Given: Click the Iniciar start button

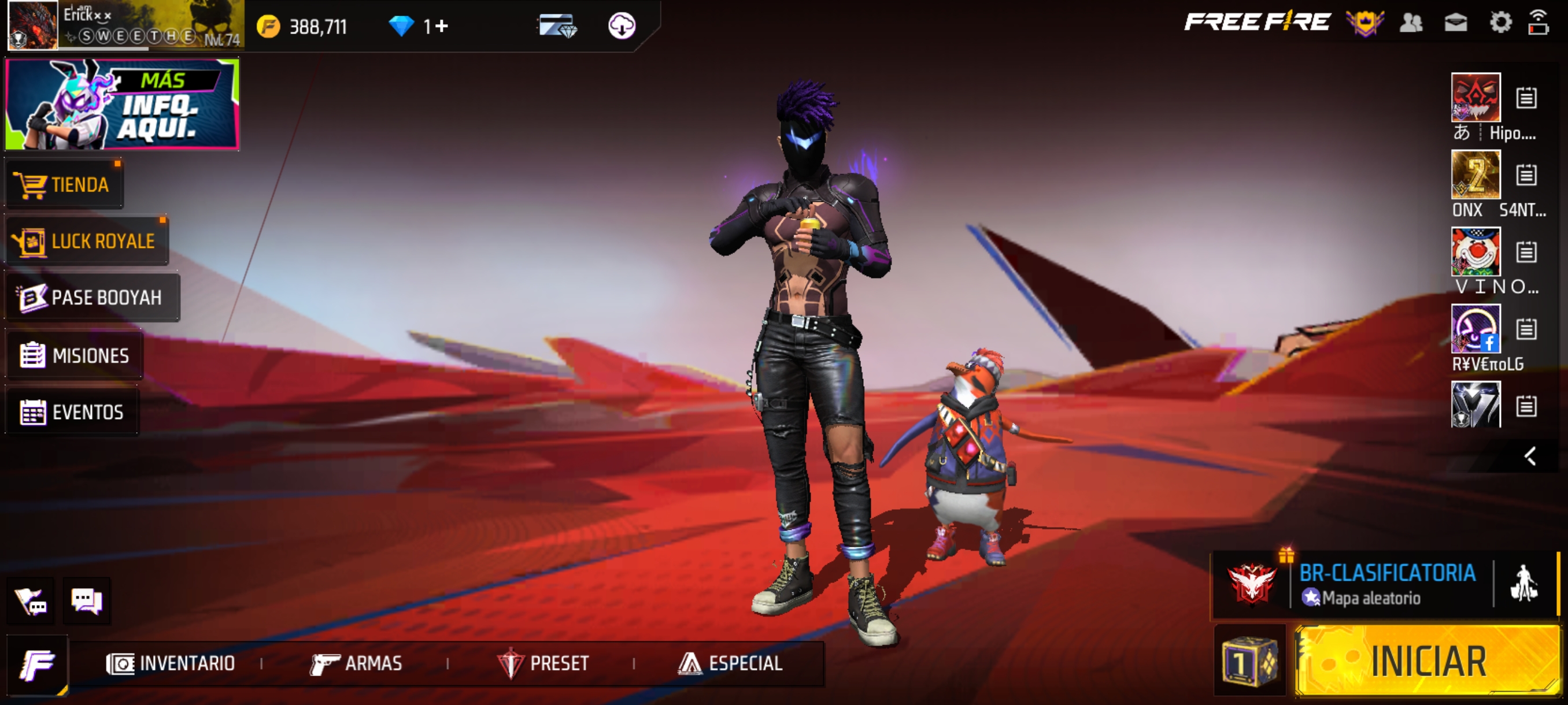Looking at the screenshot, I should [1427, 661].
